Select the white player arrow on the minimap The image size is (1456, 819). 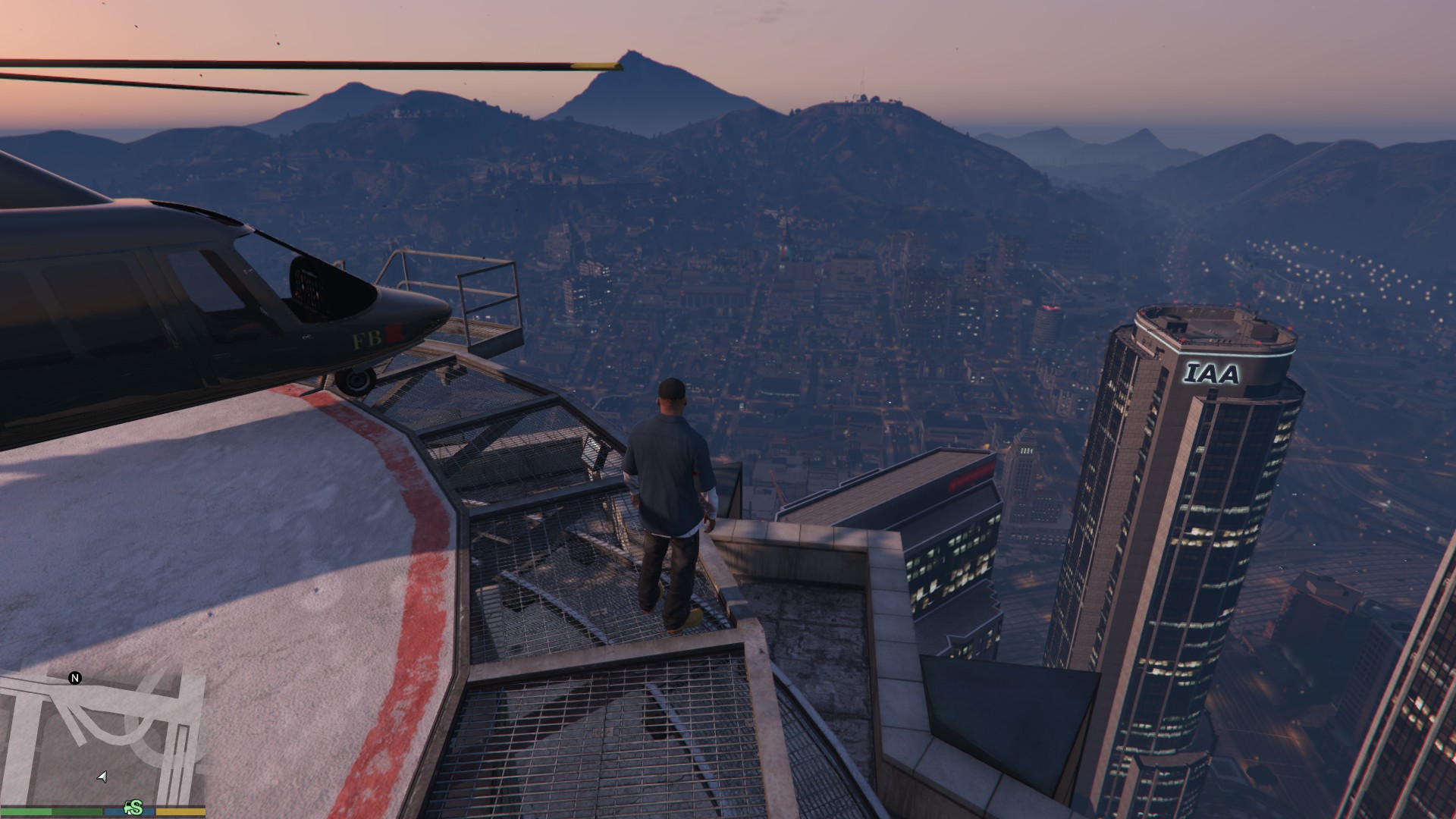pyautogui.click(x=102, y=777)
